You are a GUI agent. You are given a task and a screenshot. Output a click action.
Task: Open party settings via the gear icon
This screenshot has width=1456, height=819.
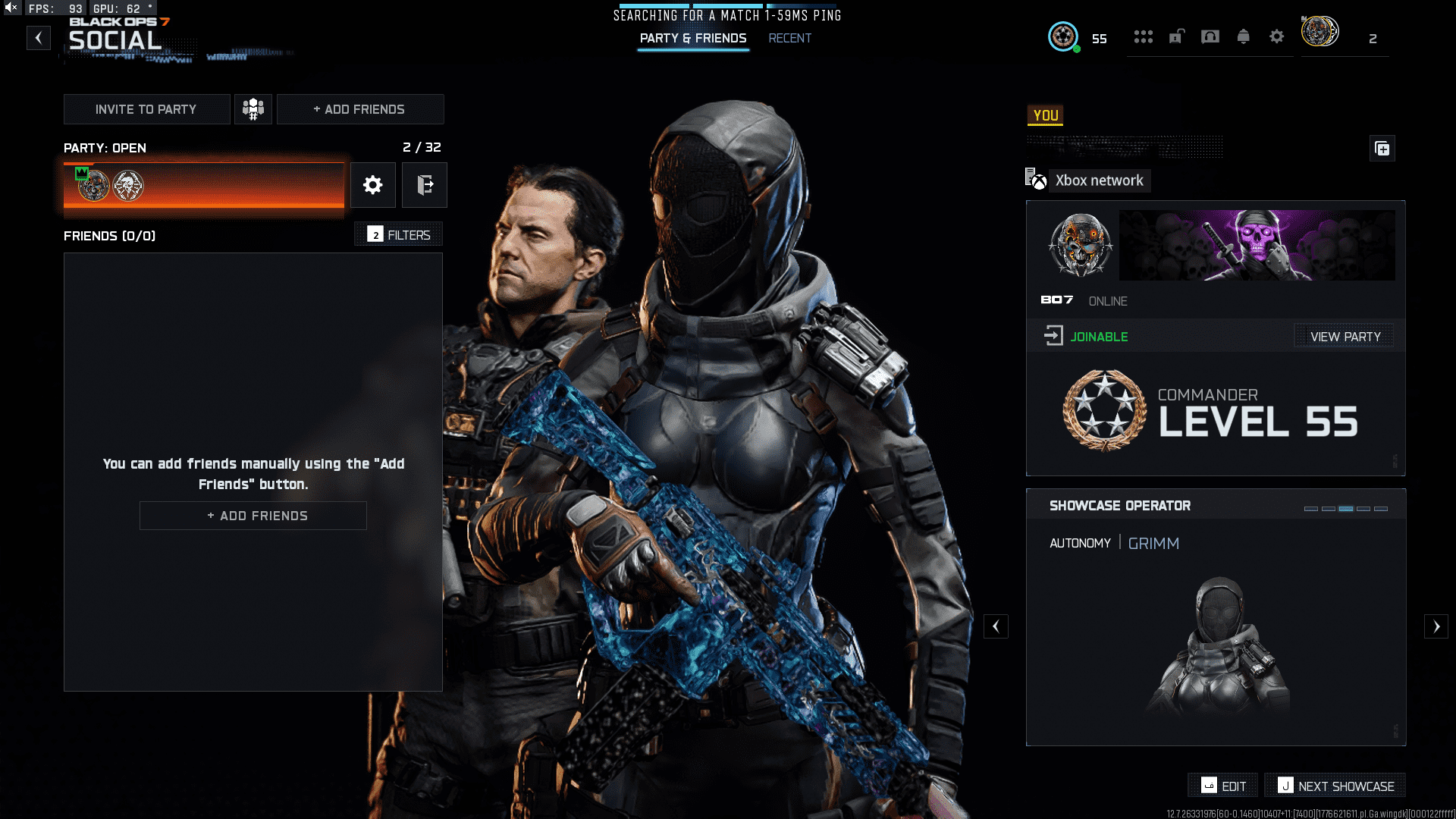pyautogui.click(x=372, y=184)
